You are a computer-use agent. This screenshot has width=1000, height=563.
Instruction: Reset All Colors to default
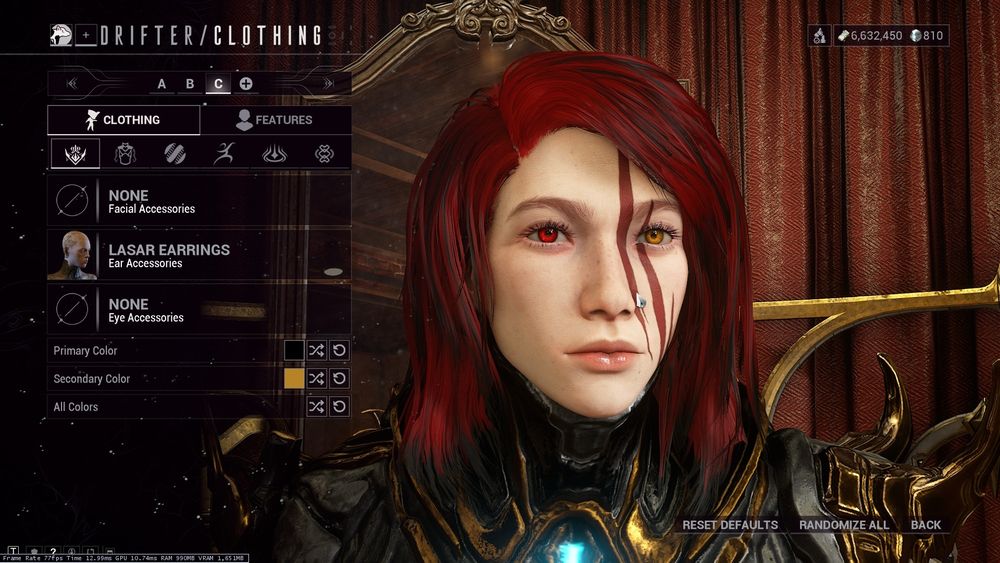[340, 407]
